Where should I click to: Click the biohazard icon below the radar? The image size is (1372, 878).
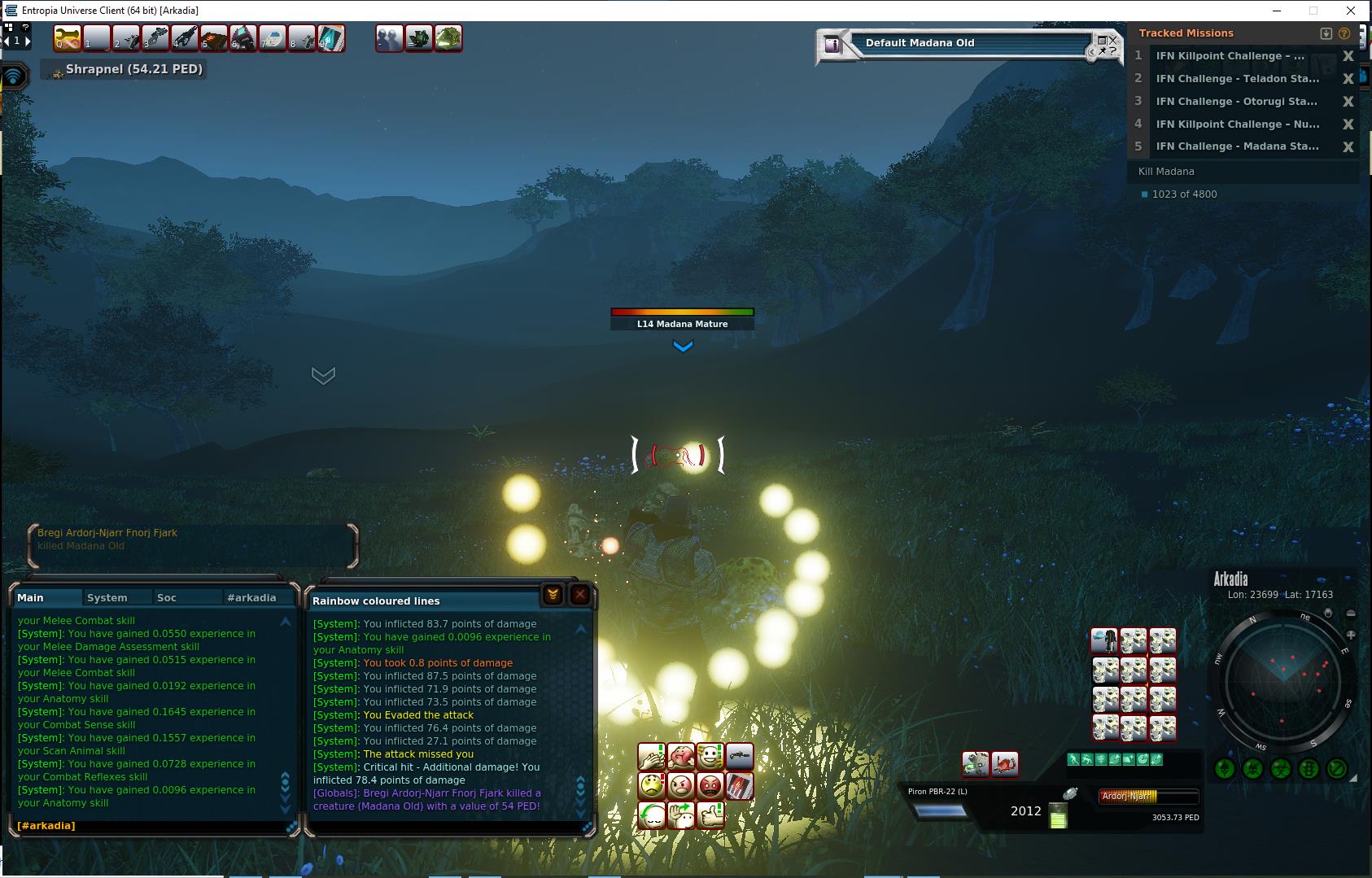tap(1281, 768)
